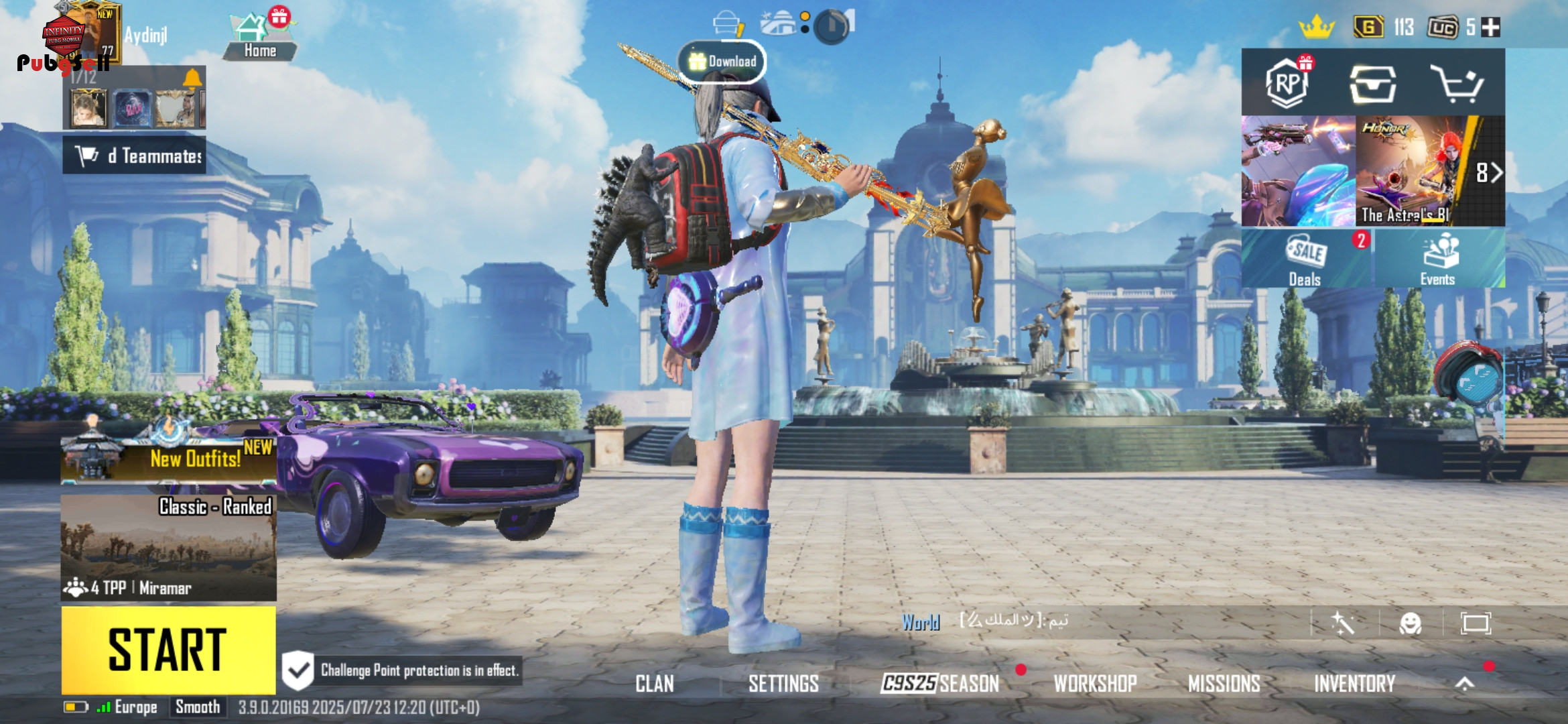
Task: Open the Classic - Ranked mode selector
Action: [168, 546]
